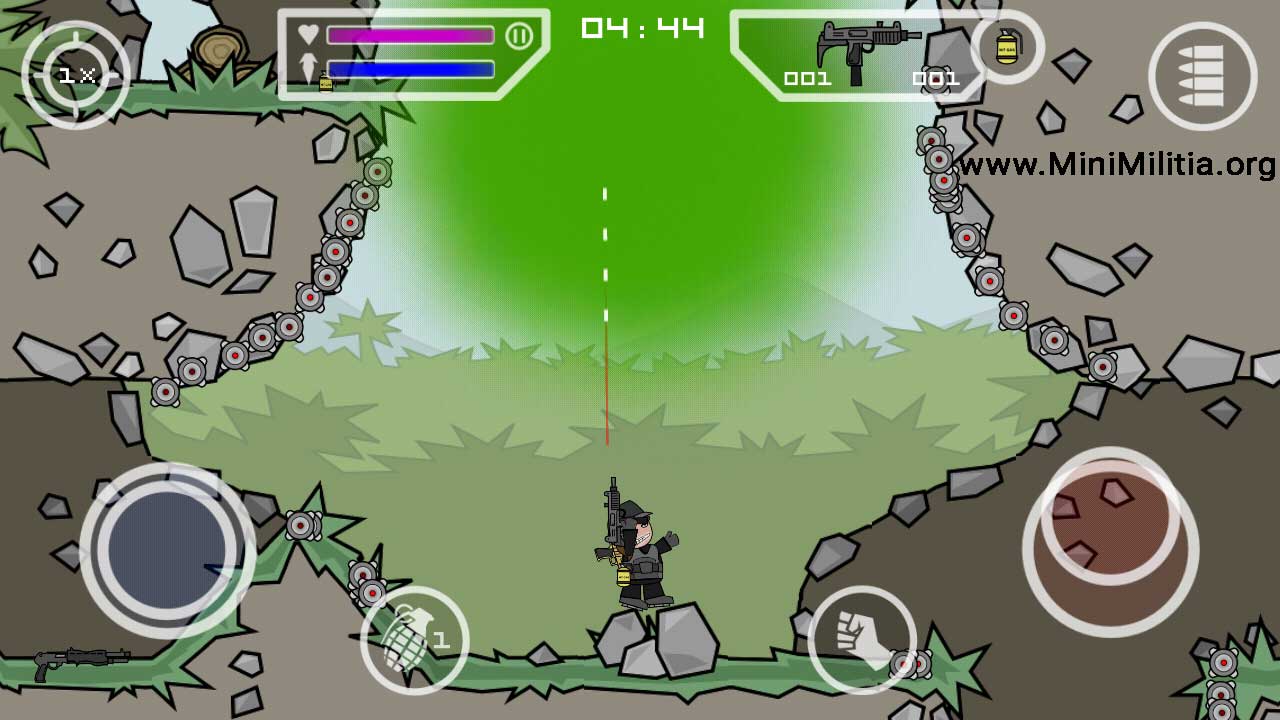Viewport: 1280px width, 720px height.
Task: Click the grenade count label 1
Action: coord(440,640)
